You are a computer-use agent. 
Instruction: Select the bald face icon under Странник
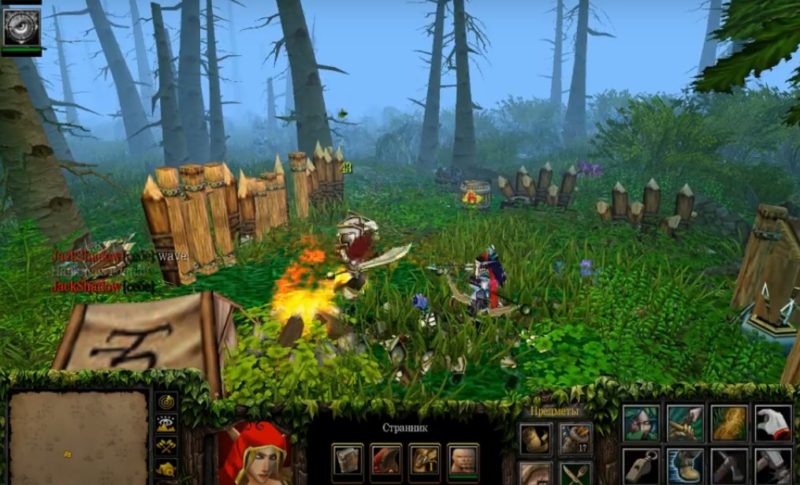461,459
